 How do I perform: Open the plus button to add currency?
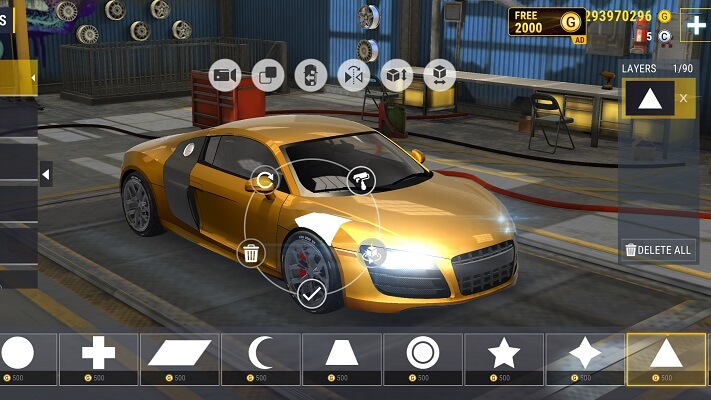(694, 25)
